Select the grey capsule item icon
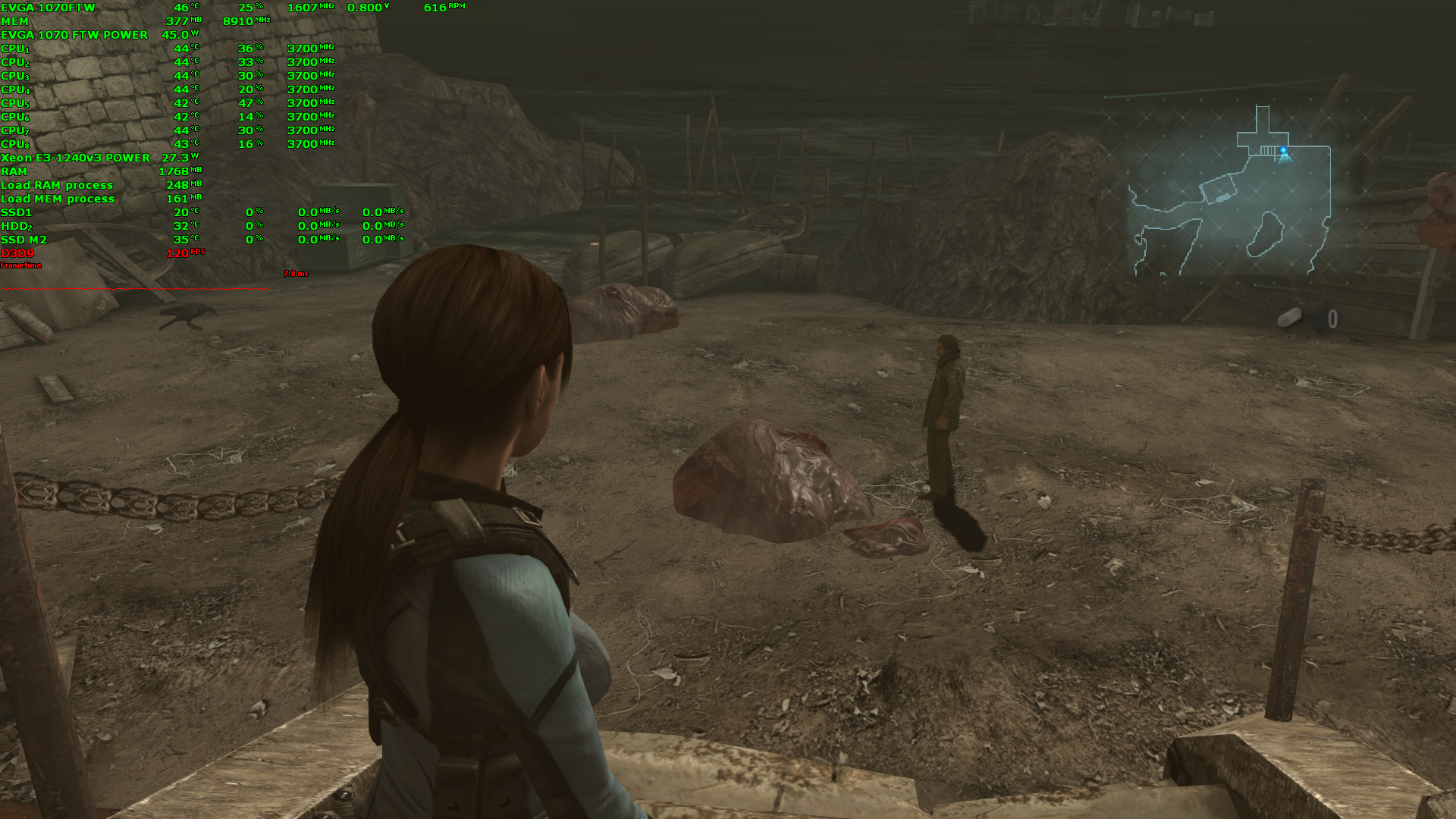Viewport: 1456px width, 819px height. 1289,318
